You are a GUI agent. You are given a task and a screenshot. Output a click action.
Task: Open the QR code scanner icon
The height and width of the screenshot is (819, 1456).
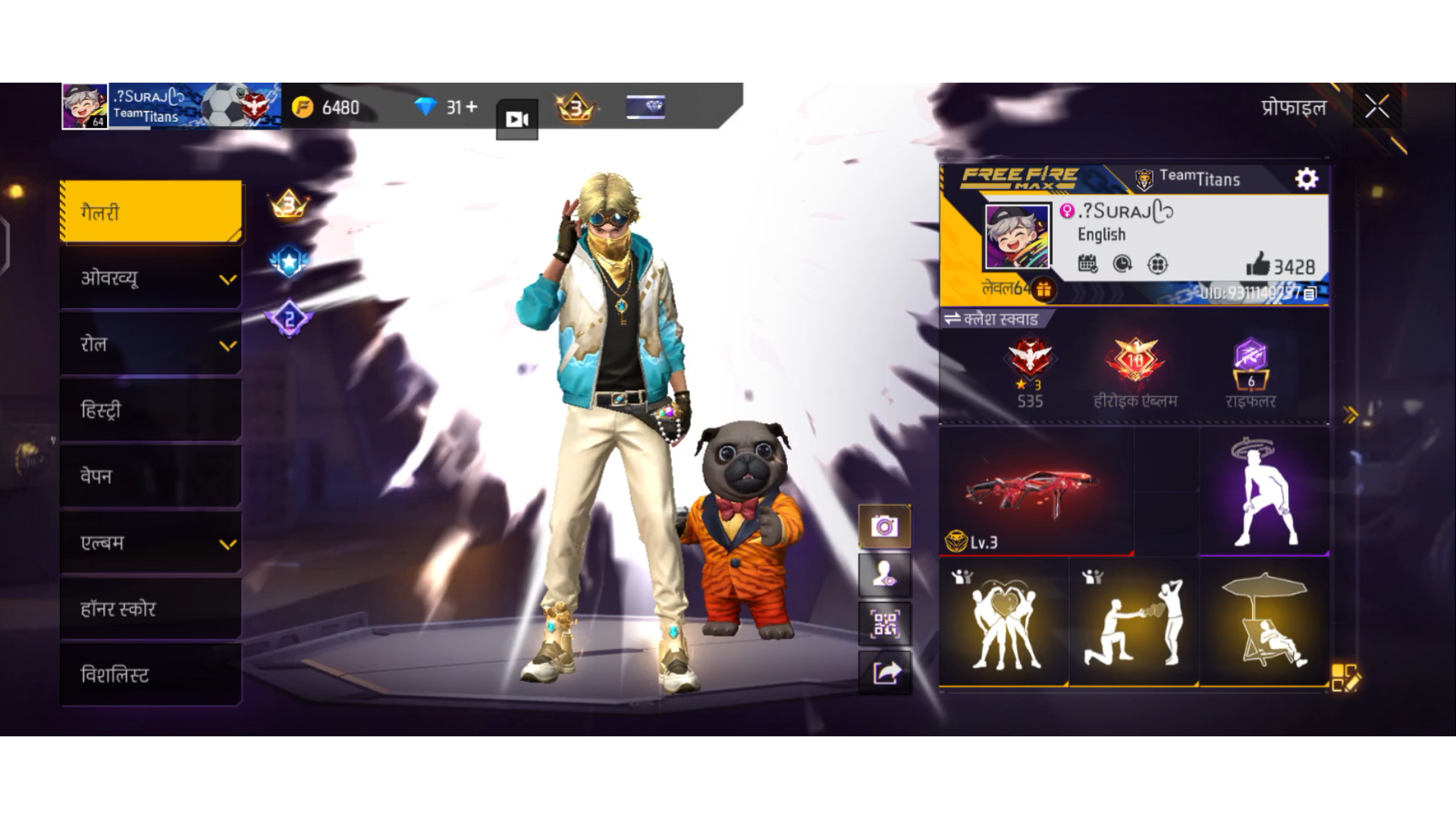pyautogui.click(x=885, y=623)
